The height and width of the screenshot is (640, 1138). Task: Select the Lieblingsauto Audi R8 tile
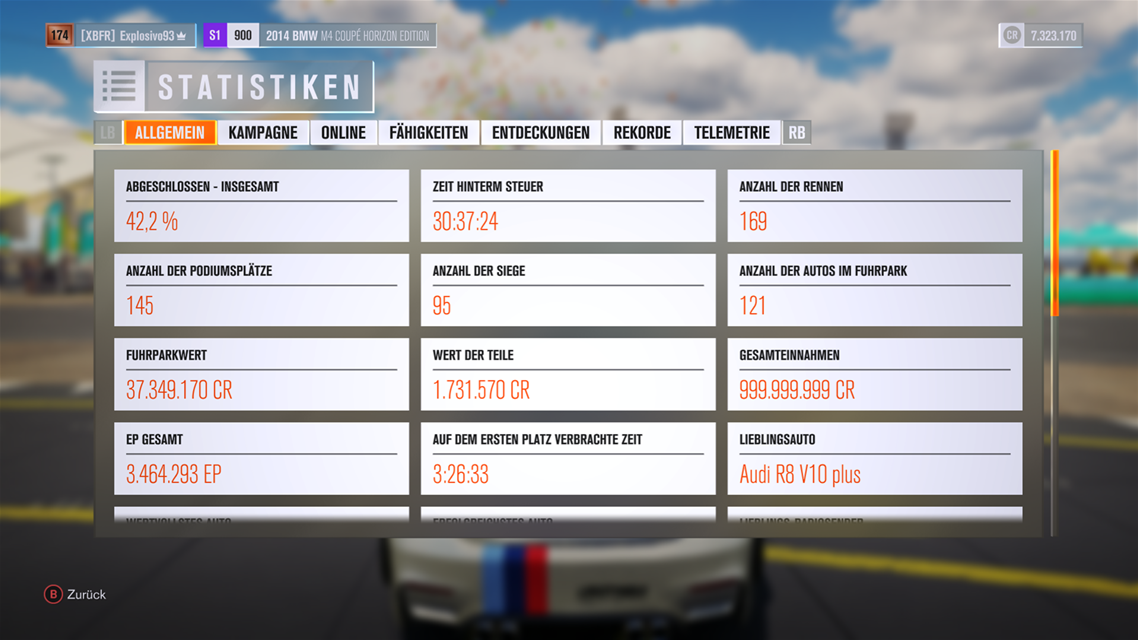coord(874,458)
